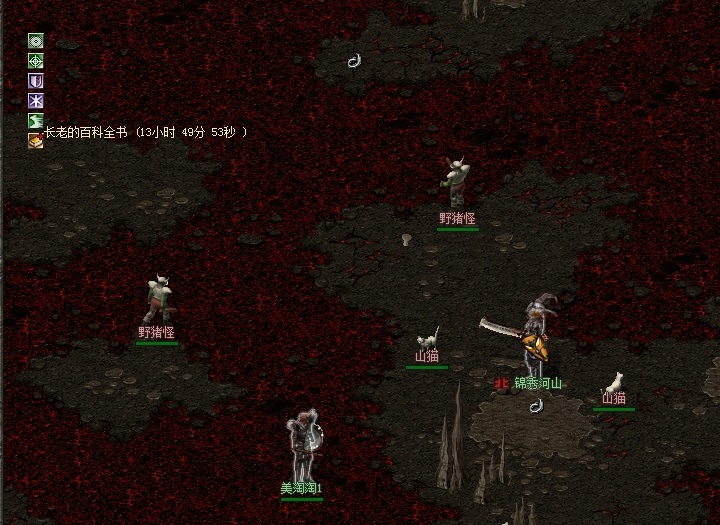Click the green concentric rings buff icon
This screenshot has height=525, width=720.
coord(36,41)
